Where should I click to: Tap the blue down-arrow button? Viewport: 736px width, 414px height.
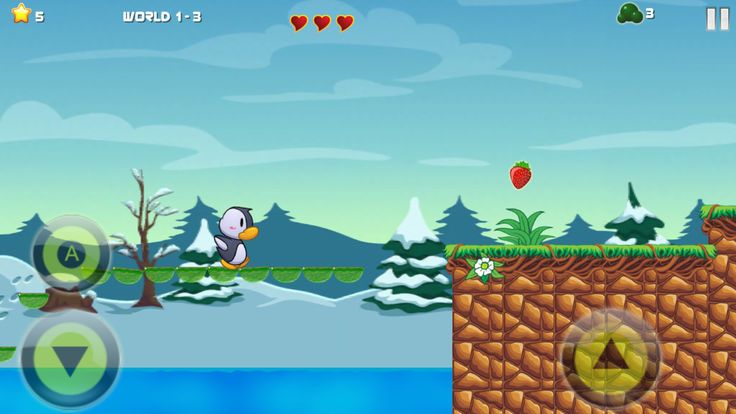(x=70, y=359)
